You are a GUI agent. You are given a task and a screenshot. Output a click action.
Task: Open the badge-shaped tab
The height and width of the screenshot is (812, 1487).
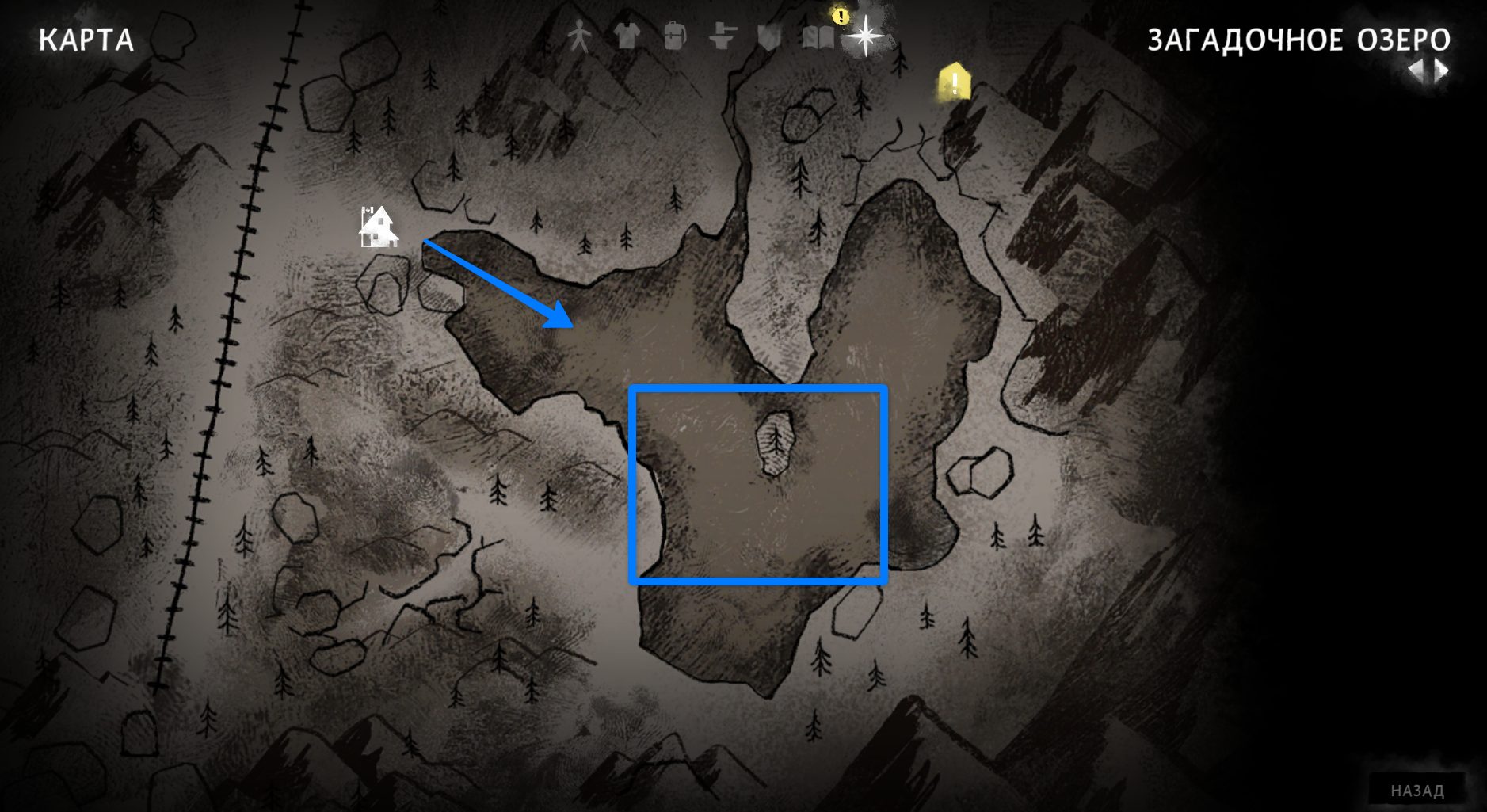(x=768, y=36)
